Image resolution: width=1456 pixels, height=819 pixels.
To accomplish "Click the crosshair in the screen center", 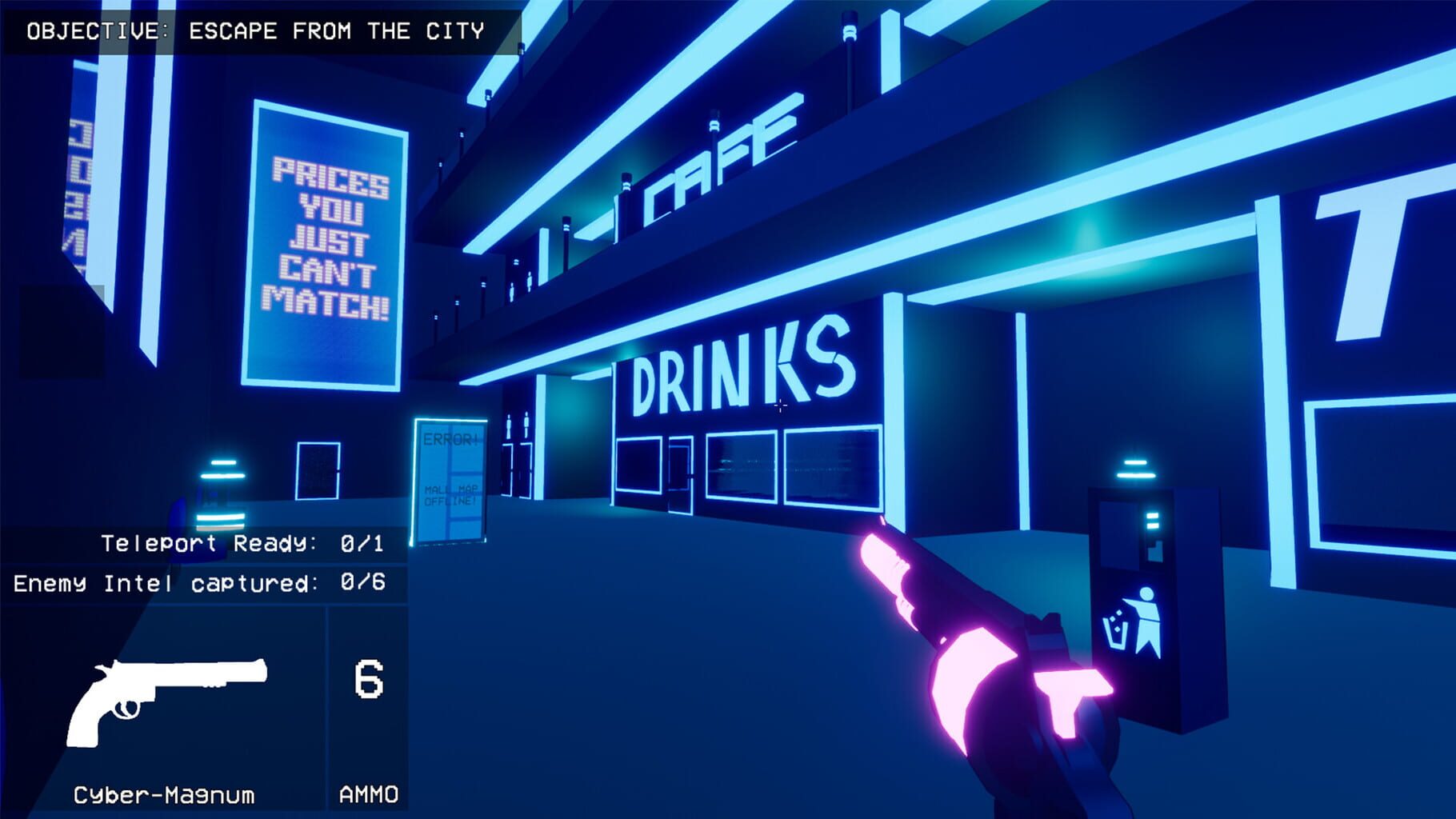I will pos(780,406).
